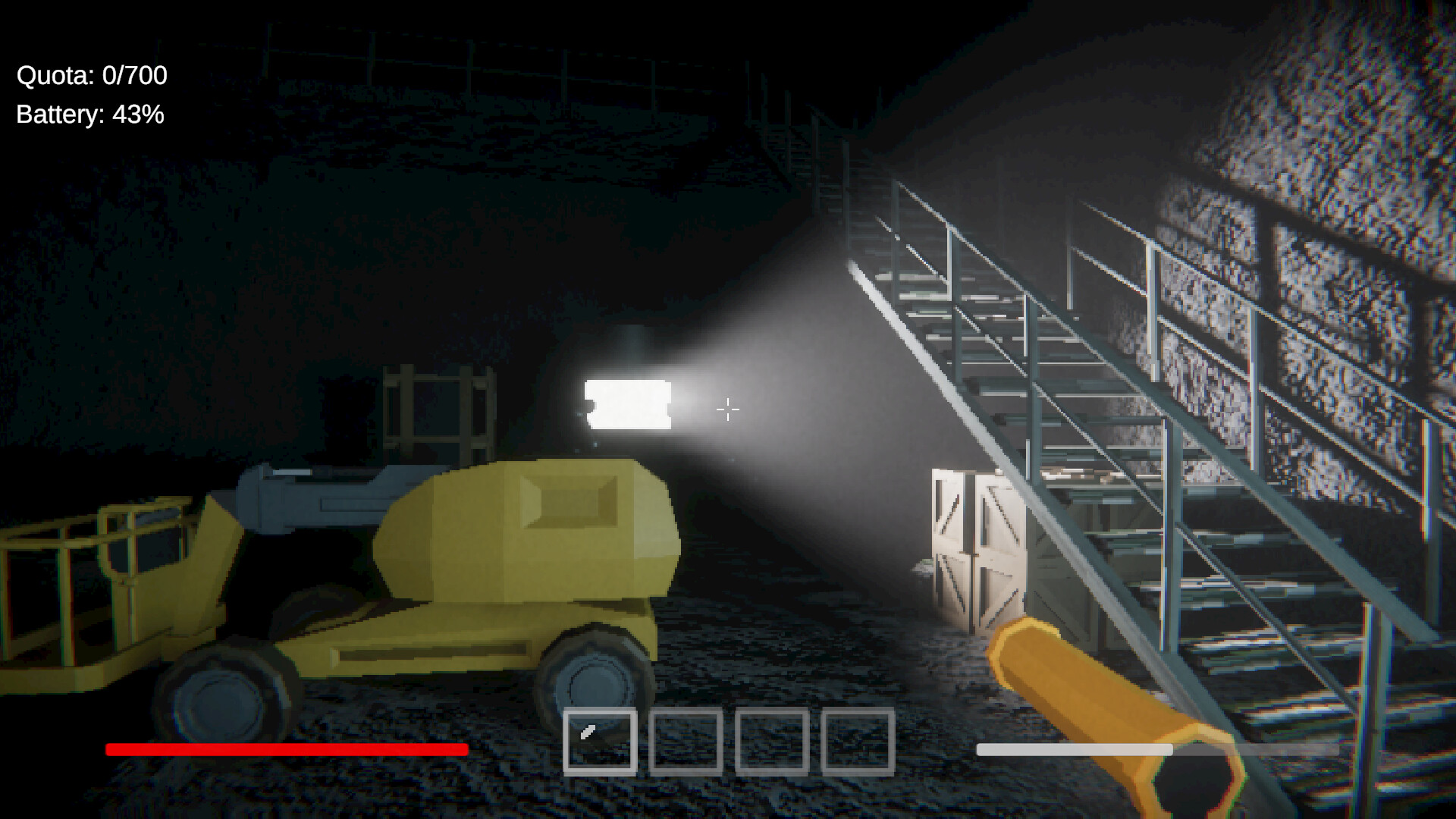Click the red health bar at the bottom
The height and width of the screenshot is (819, 1456).
(x=287, y=750)
